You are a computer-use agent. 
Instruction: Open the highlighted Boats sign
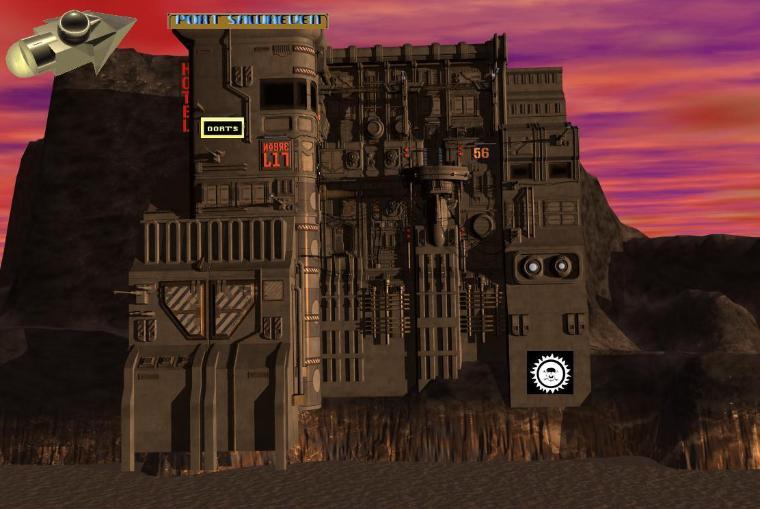coord(221,128)
